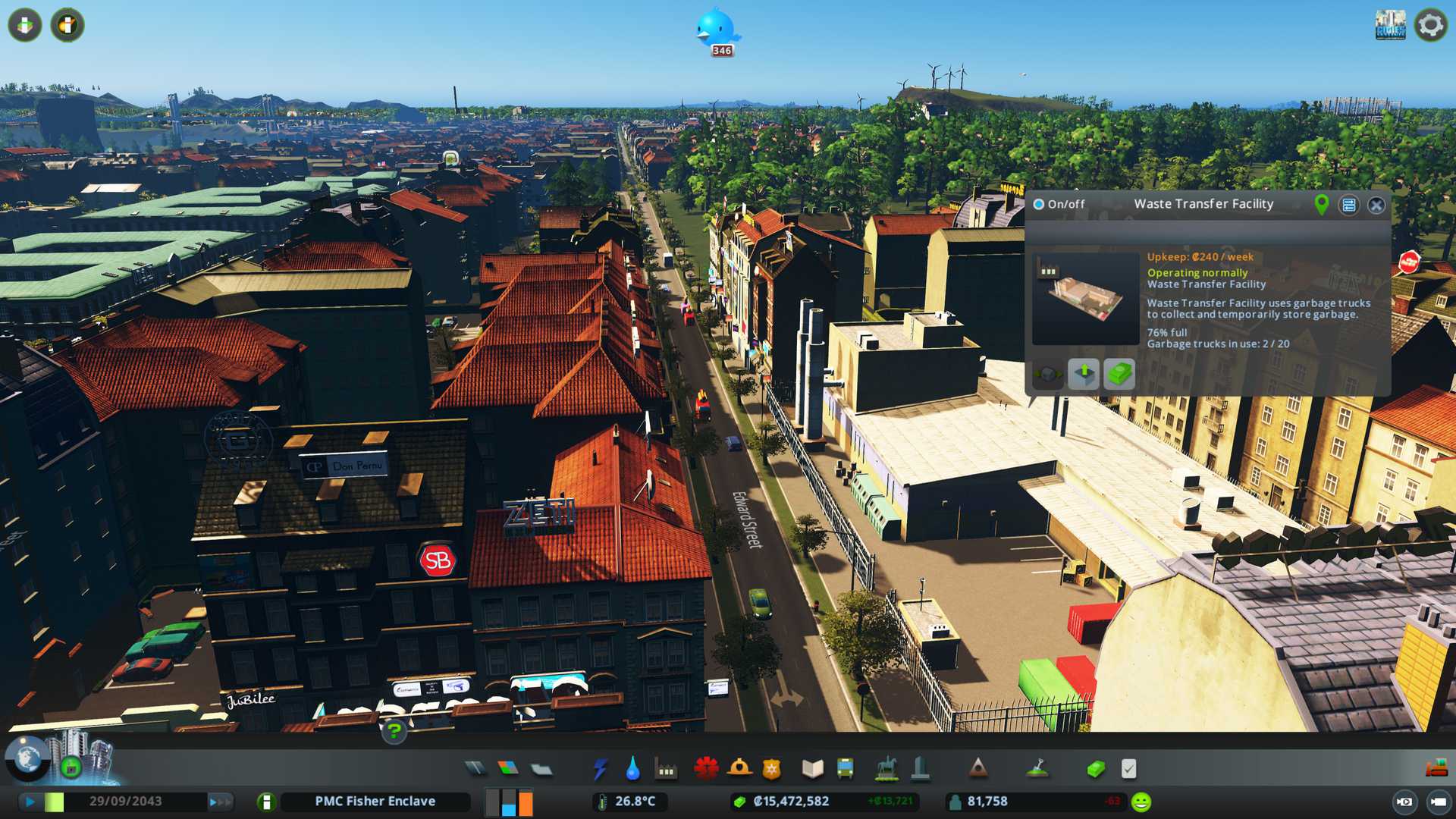1456x819 pixels.
Task: Open the Police badge menu
Action: [771, 769]
